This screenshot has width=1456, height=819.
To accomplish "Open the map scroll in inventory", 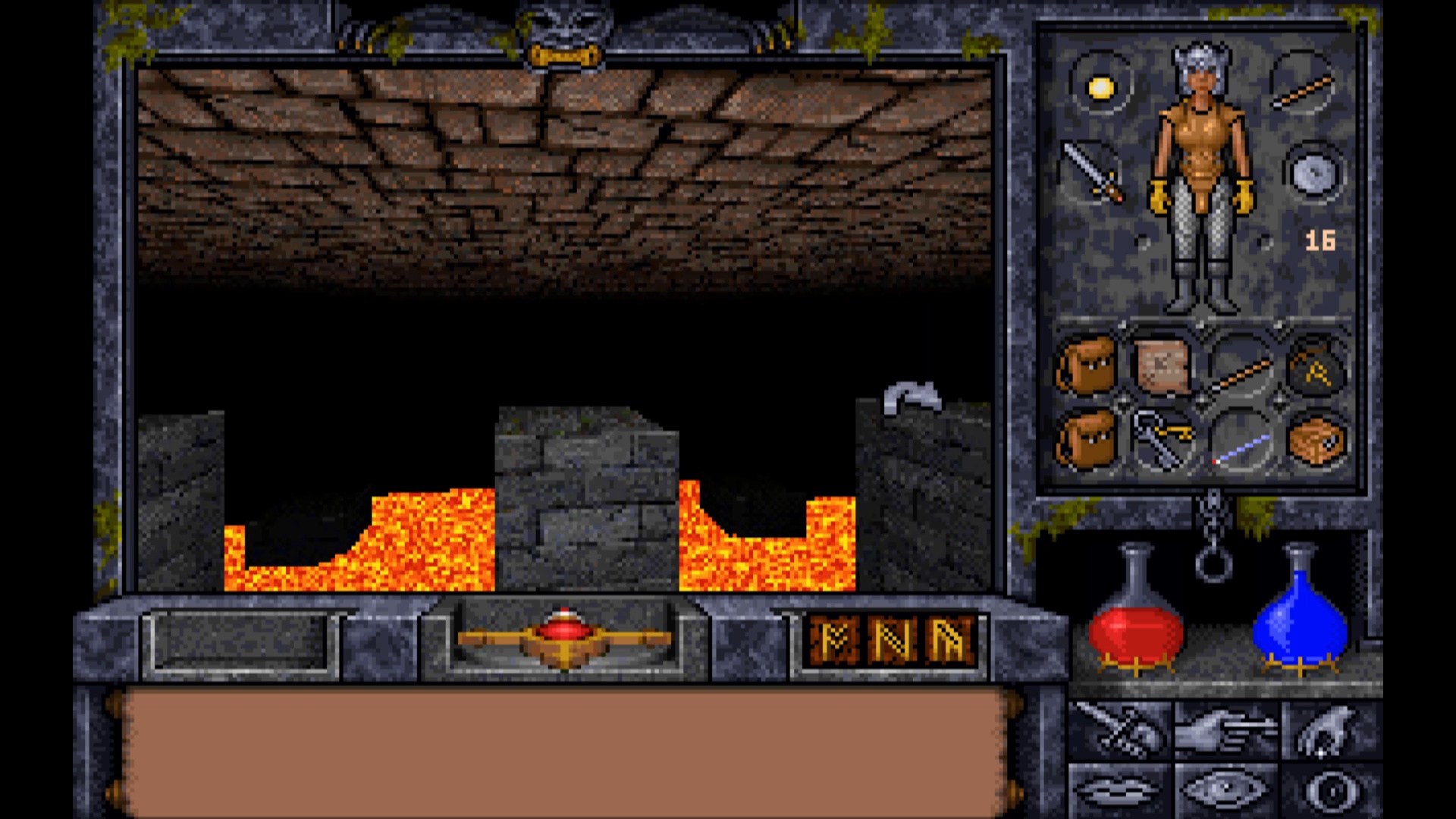I will click(x=1163, y=366).
